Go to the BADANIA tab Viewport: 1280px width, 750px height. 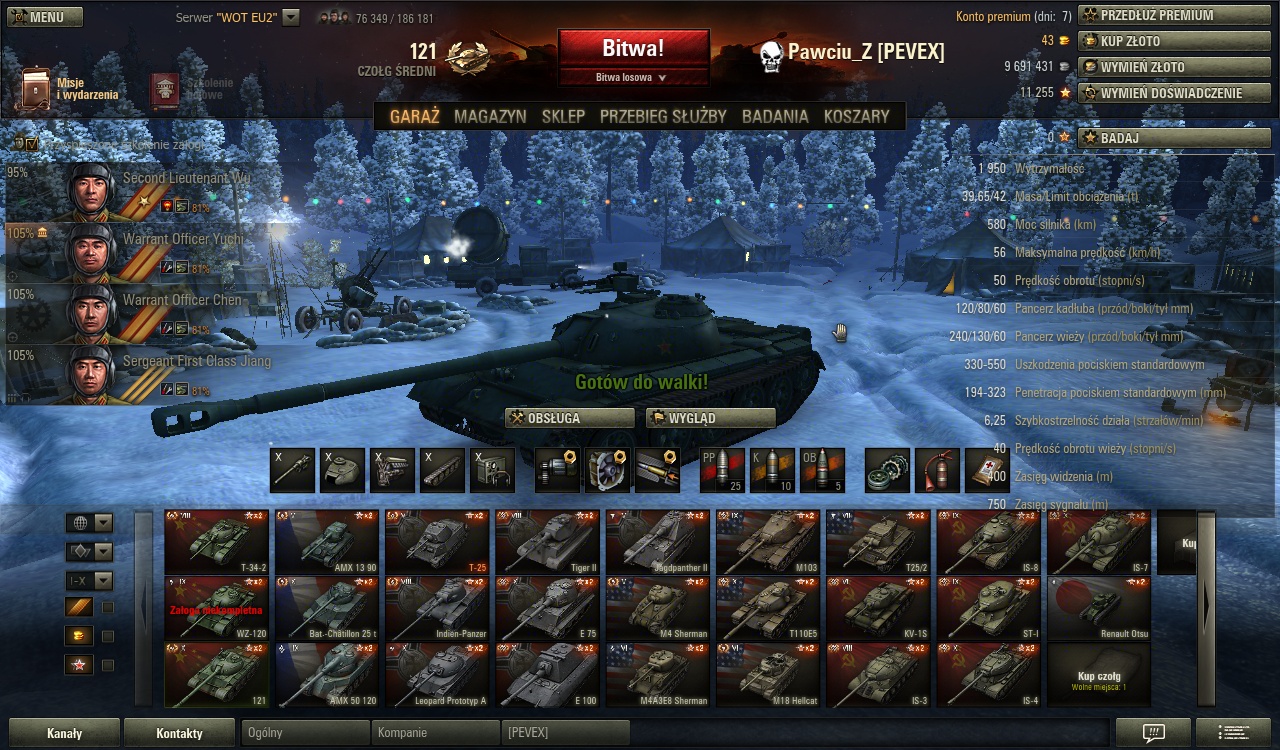(x=775, y=116)
